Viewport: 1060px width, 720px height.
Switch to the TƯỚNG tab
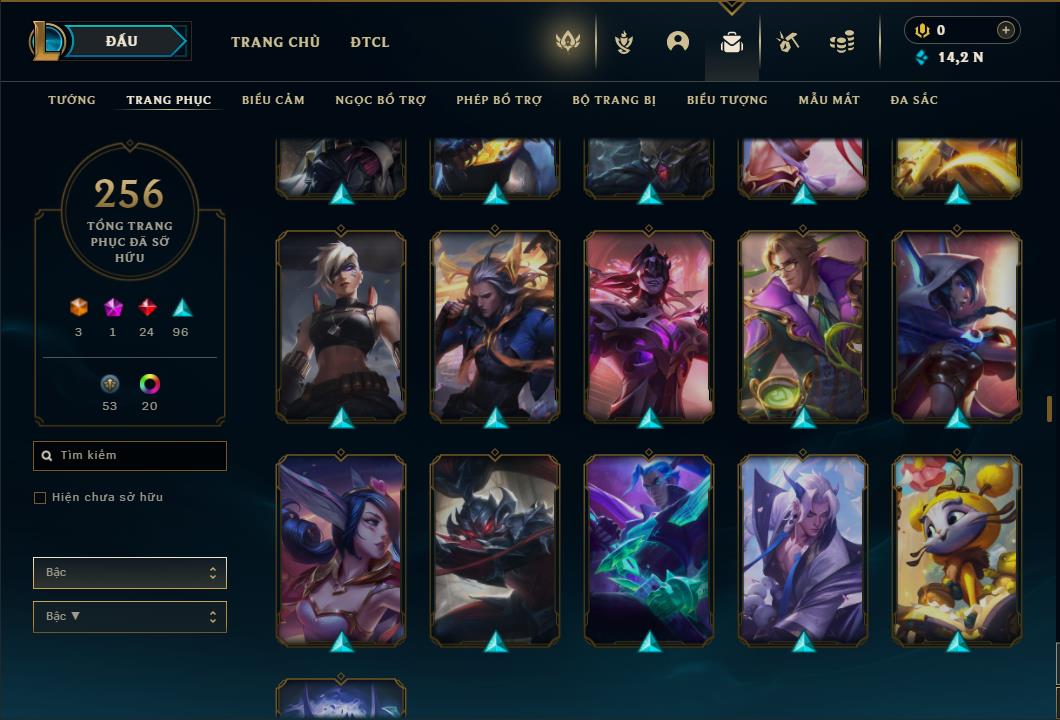pos(72,100)
